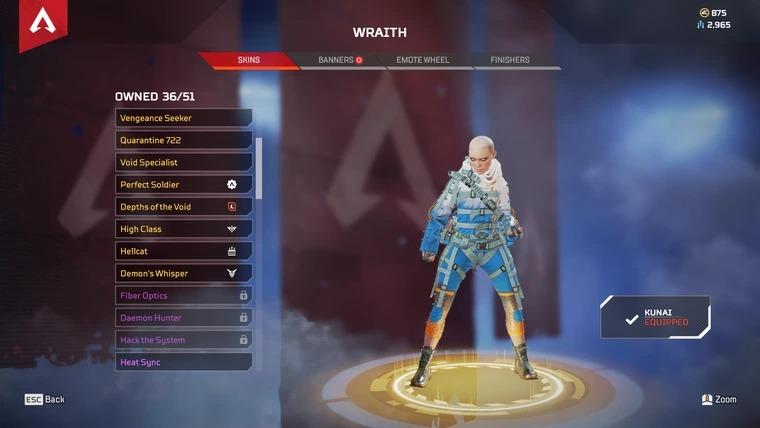760x428 pixels.
Task: Pick the Demon's Whisper skin
Action: (183, 273)
